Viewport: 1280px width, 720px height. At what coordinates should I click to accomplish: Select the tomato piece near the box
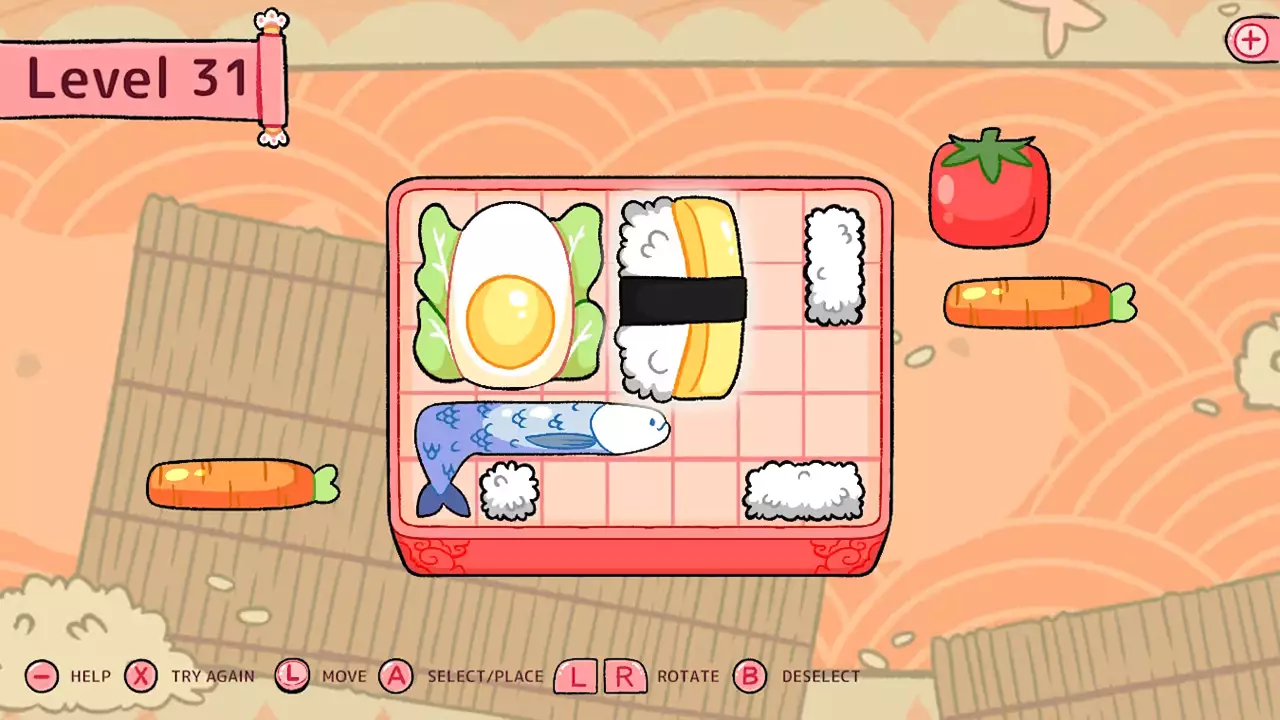click(x=989, y=190)
